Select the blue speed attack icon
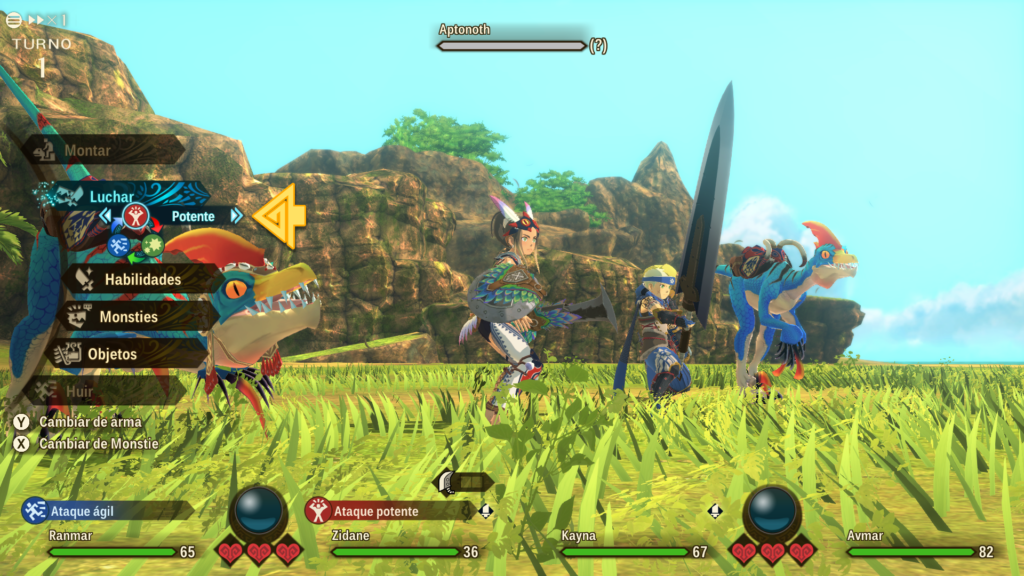This screenshot has width=1024, height=576. pyautogui.click(x=119, y=245)
